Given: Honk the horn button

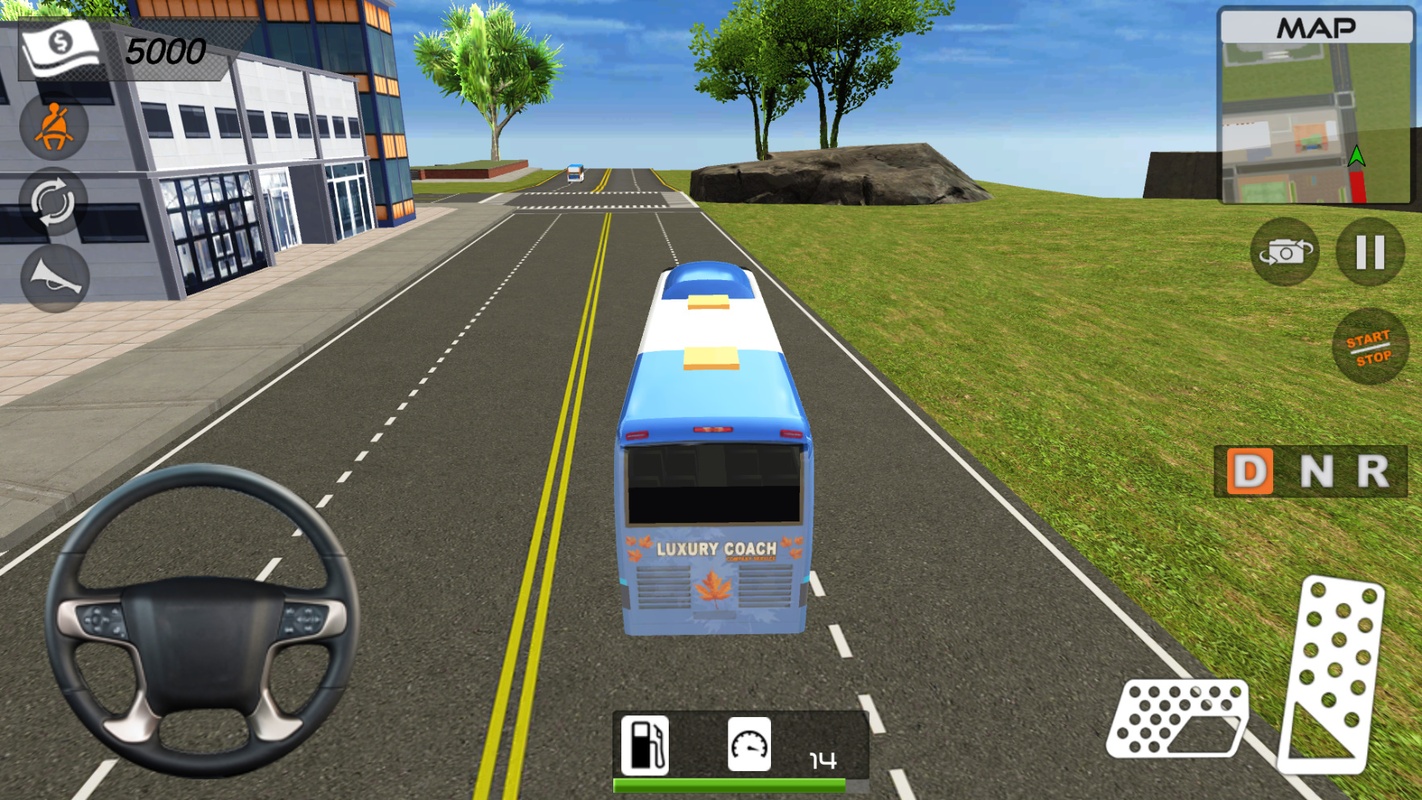Looking at the screenshot, I should pos(54,277).
